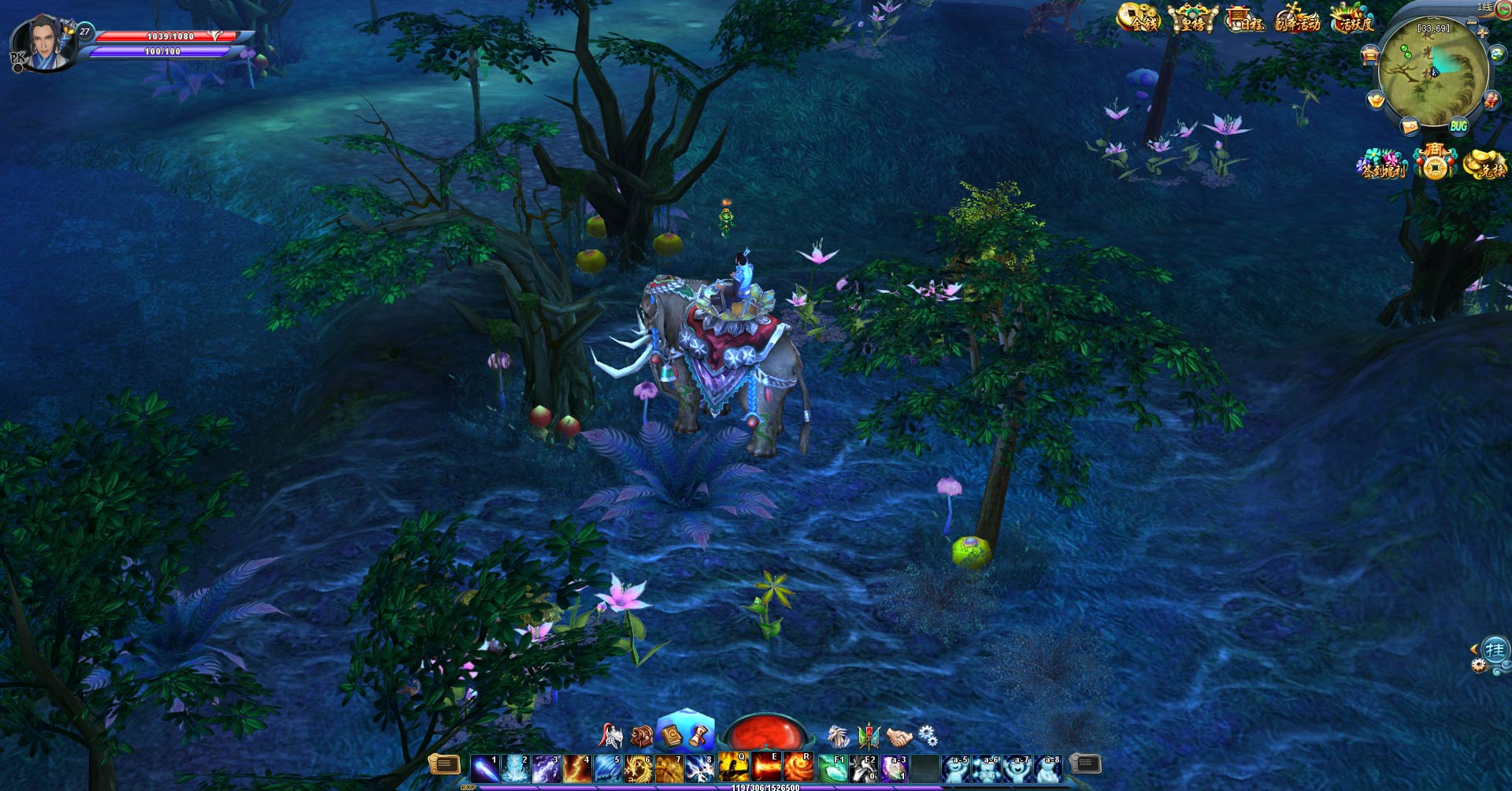Open the settings gears icon
The image size is (1512, 791).
(x=928, y=736)
